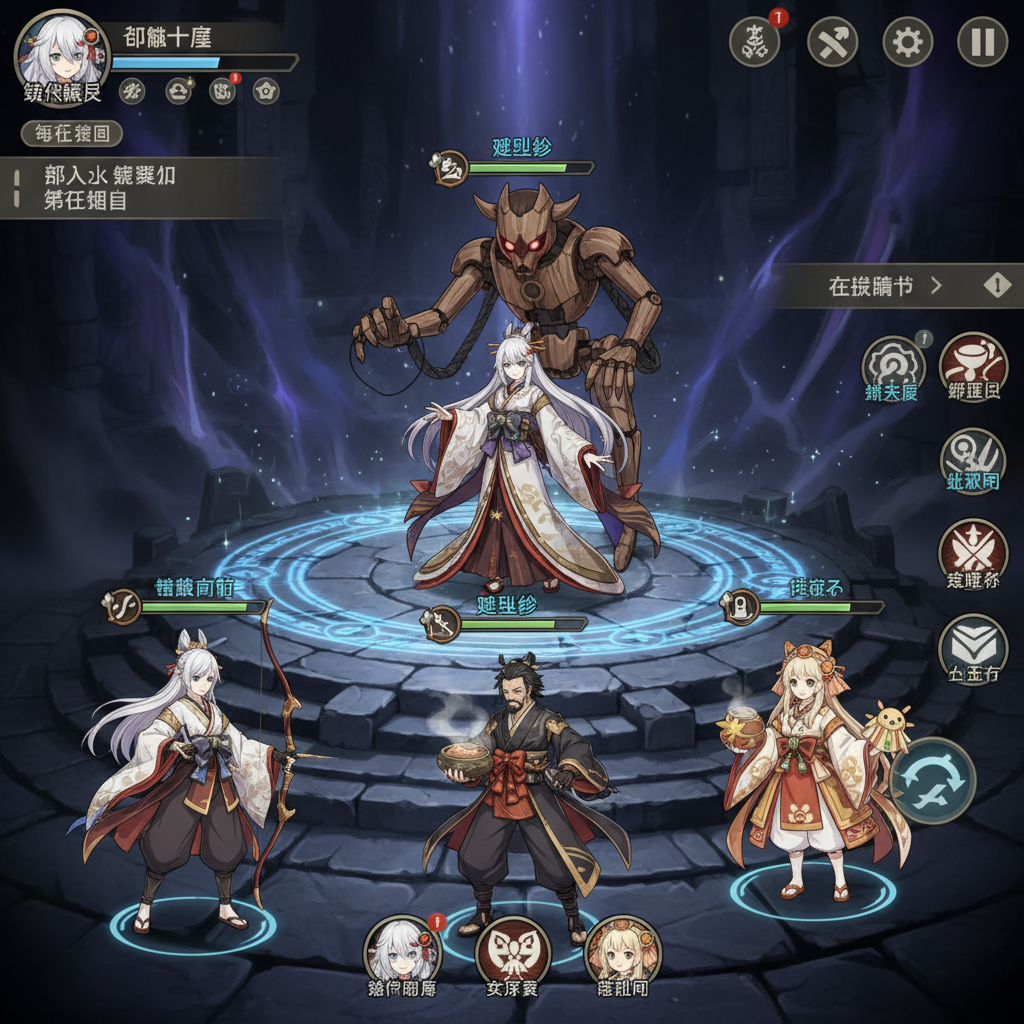Open the gear settings menu
Screen dimensions: 1024x1024
pyautogui.click(x=907, y=42)
